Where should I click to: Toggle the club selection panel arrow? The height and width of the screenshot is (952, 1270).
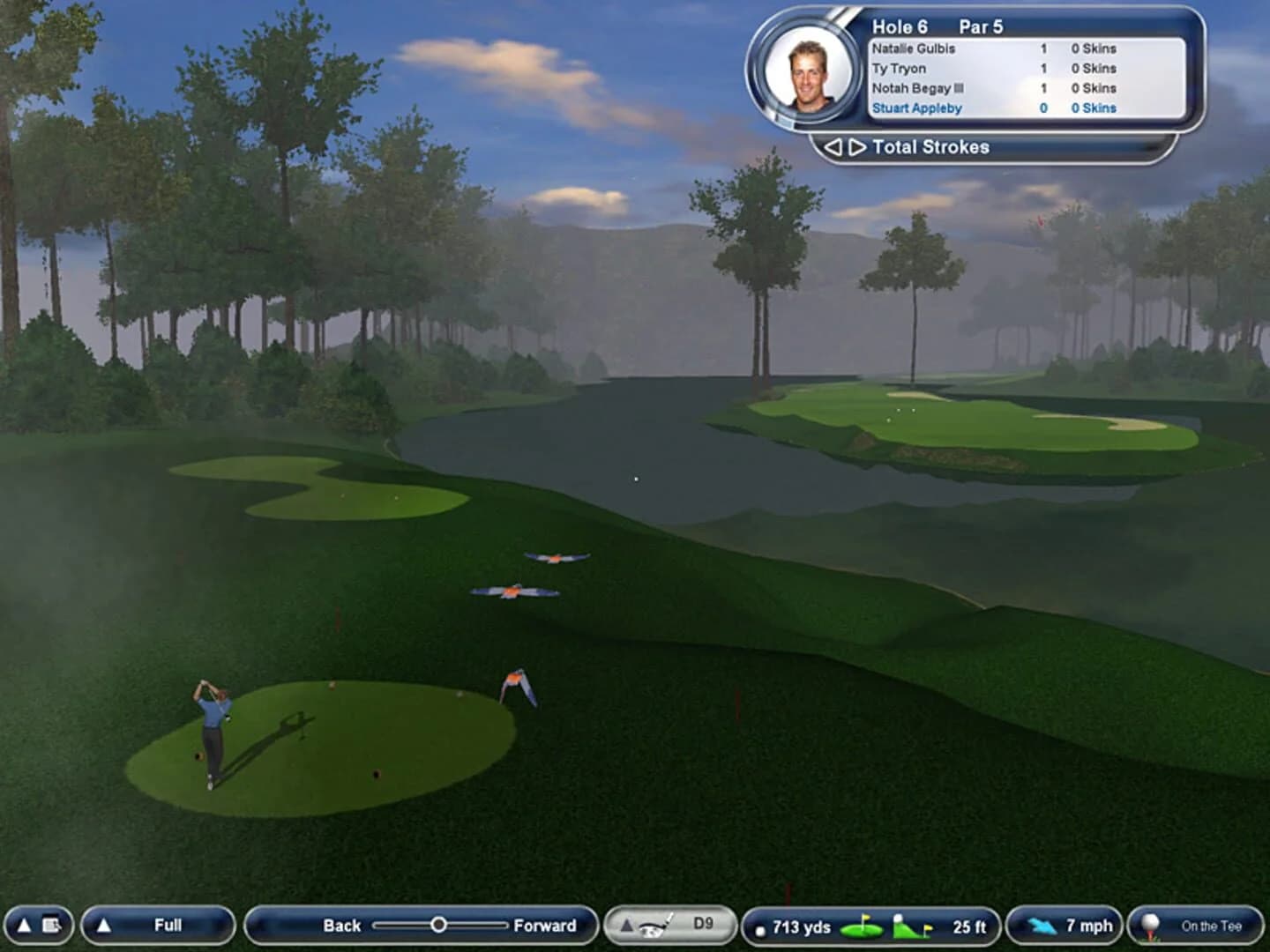pos(628,926)
